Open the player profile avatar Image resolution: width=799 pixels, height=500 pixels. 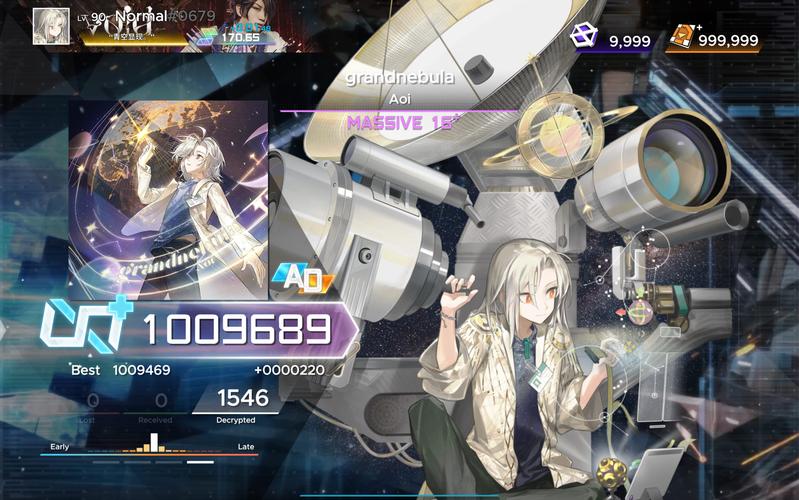click(51, 27)
